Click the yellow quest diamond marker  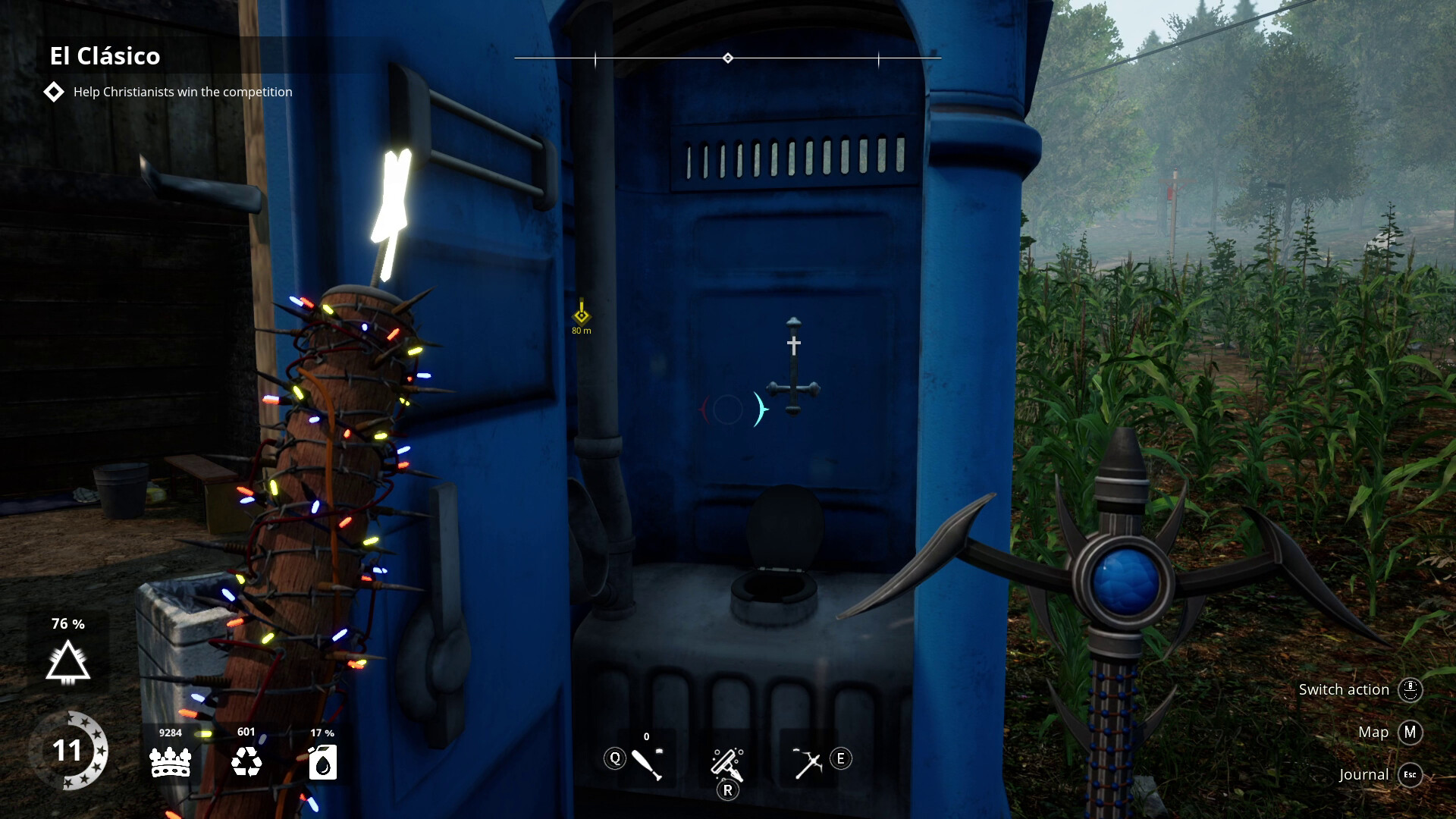580,313
